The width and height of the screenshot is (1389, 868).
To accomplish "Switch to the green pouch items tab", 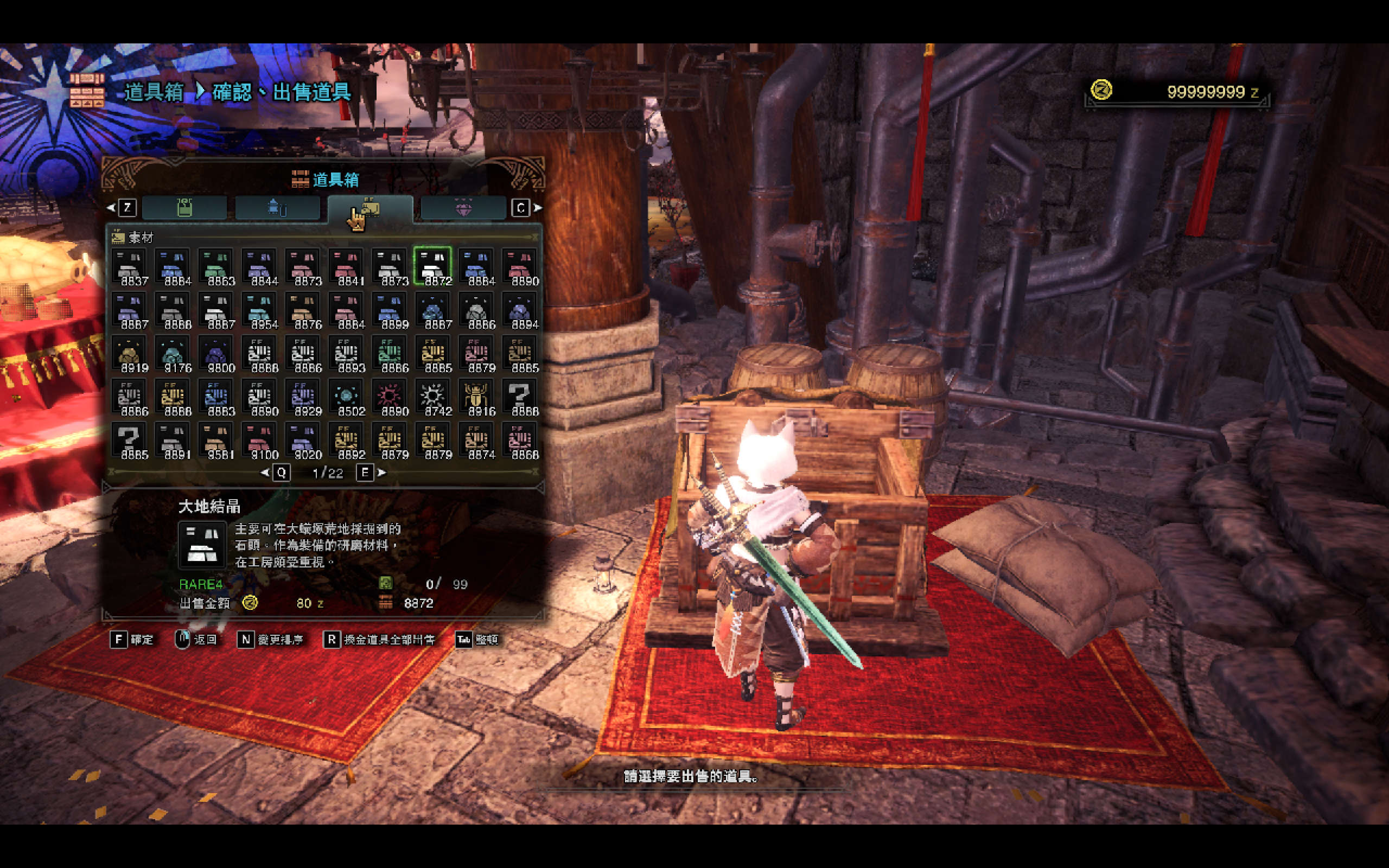I will tap(184, 208).
